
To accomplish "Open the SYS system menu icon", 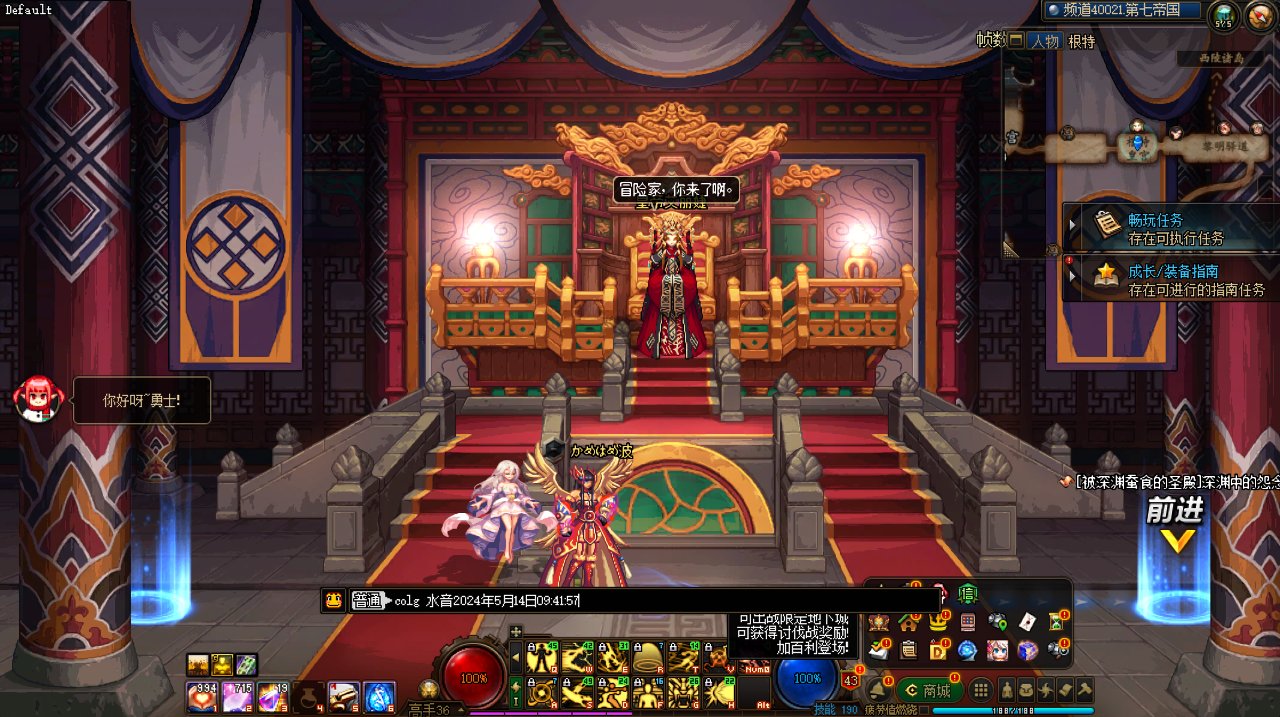I will (1223, 15).
